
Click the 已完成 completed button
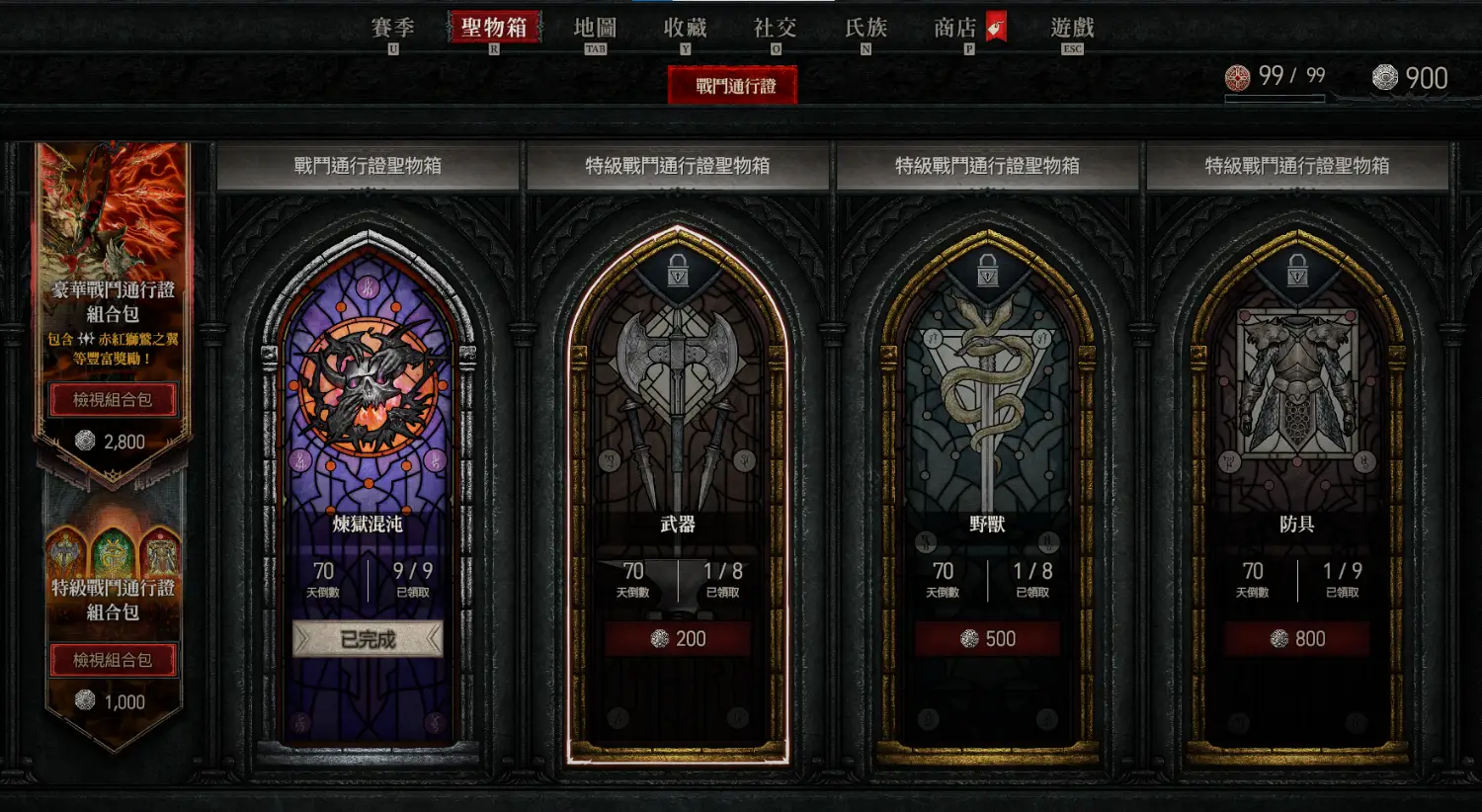pyautogui.click(x=368, y=639)
